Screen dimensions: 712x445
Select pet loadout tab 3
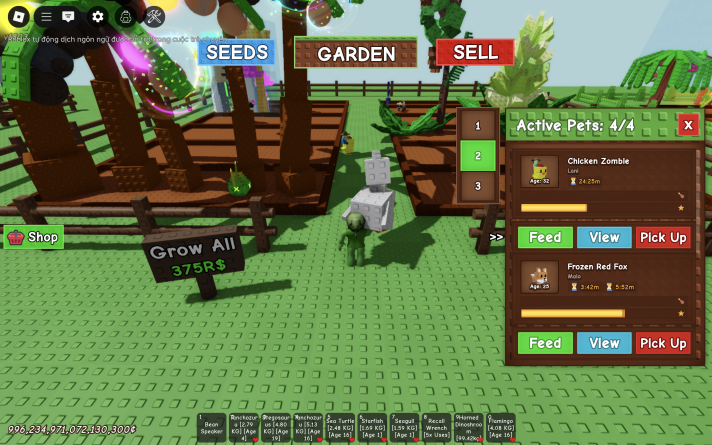(x=478, y=186)
